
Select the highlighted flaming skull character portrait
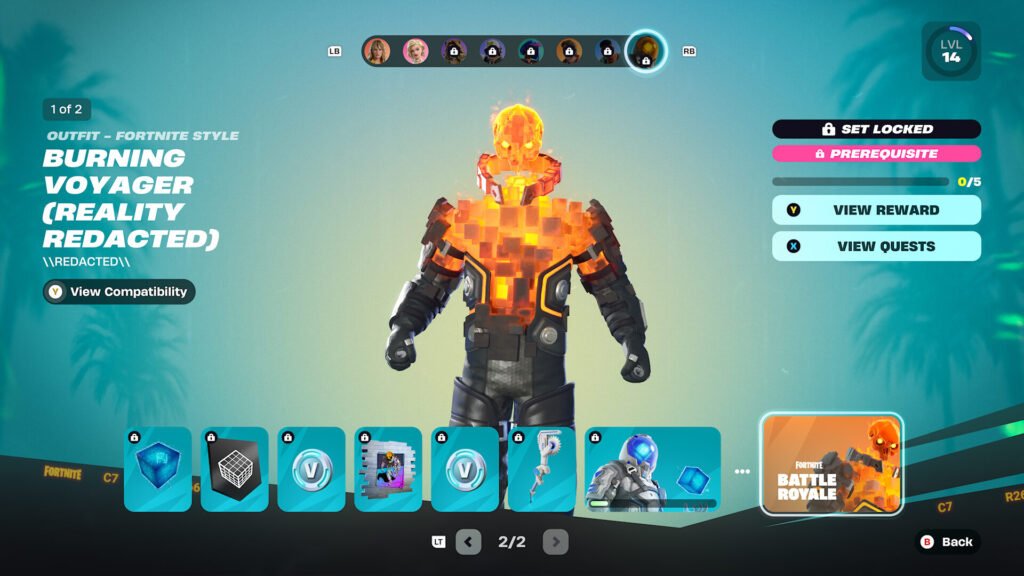[x=646, y=51]
